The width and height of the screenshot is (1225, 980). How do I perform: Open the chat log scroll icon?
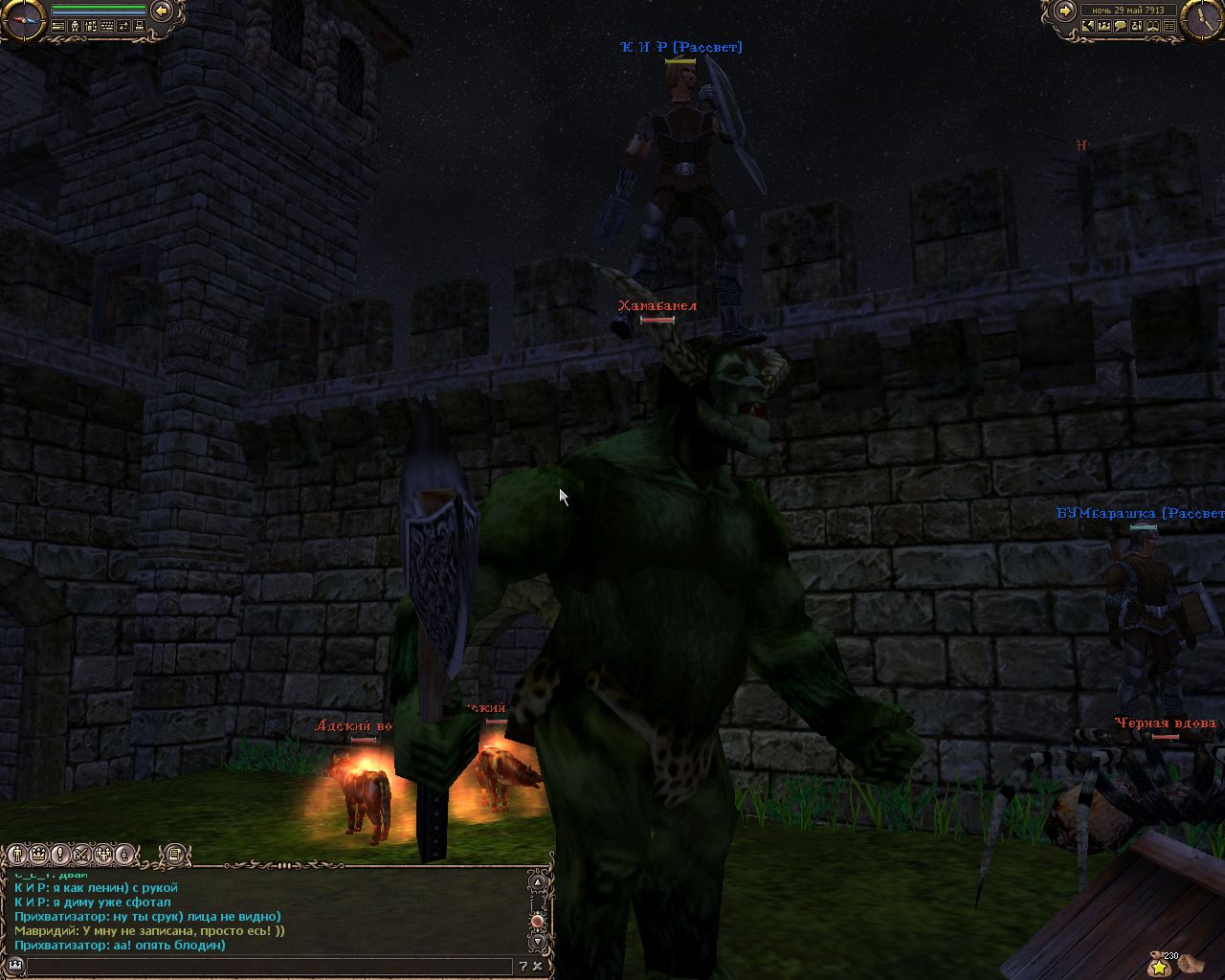point(173,854)
